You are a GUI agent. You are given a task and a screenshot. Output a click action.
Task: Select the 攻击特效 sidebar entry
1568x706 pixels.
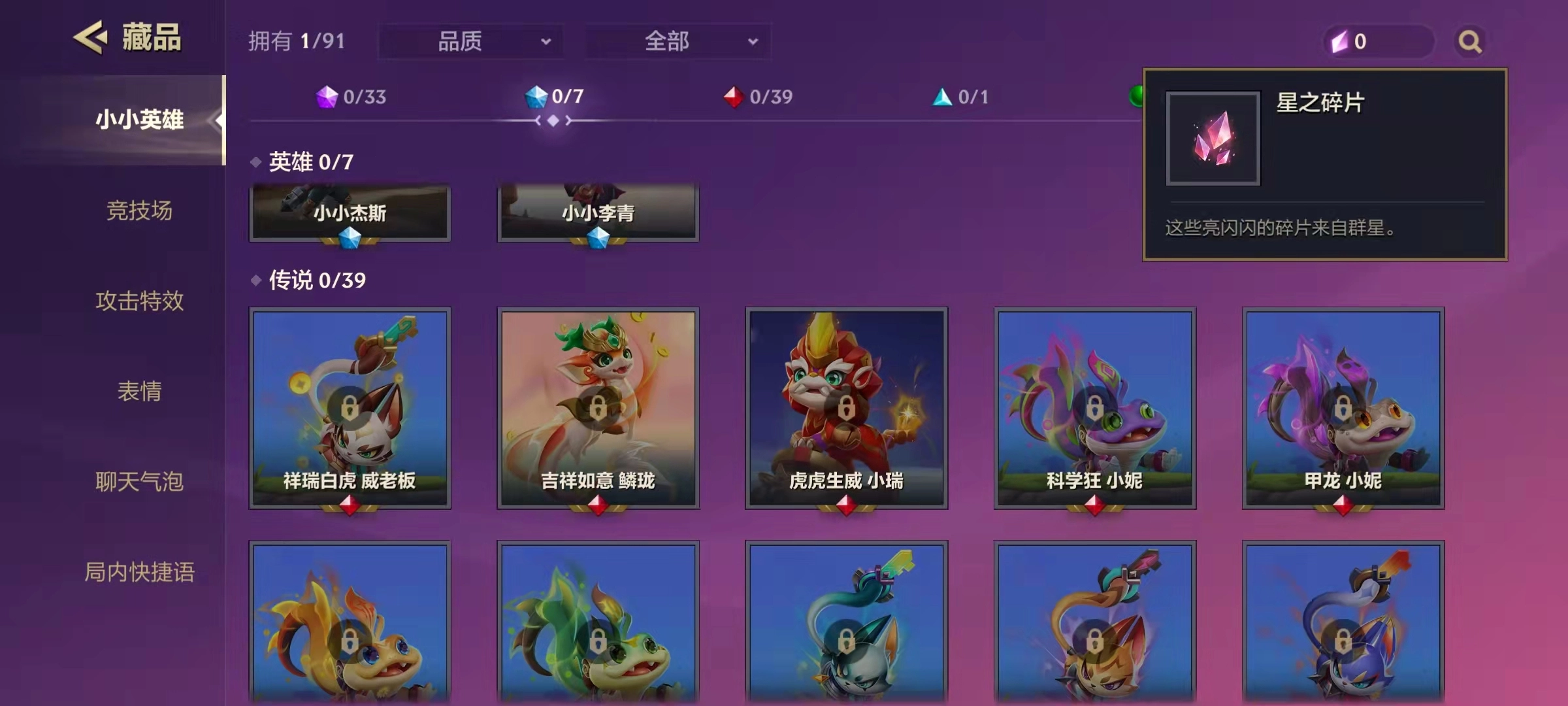140,301
